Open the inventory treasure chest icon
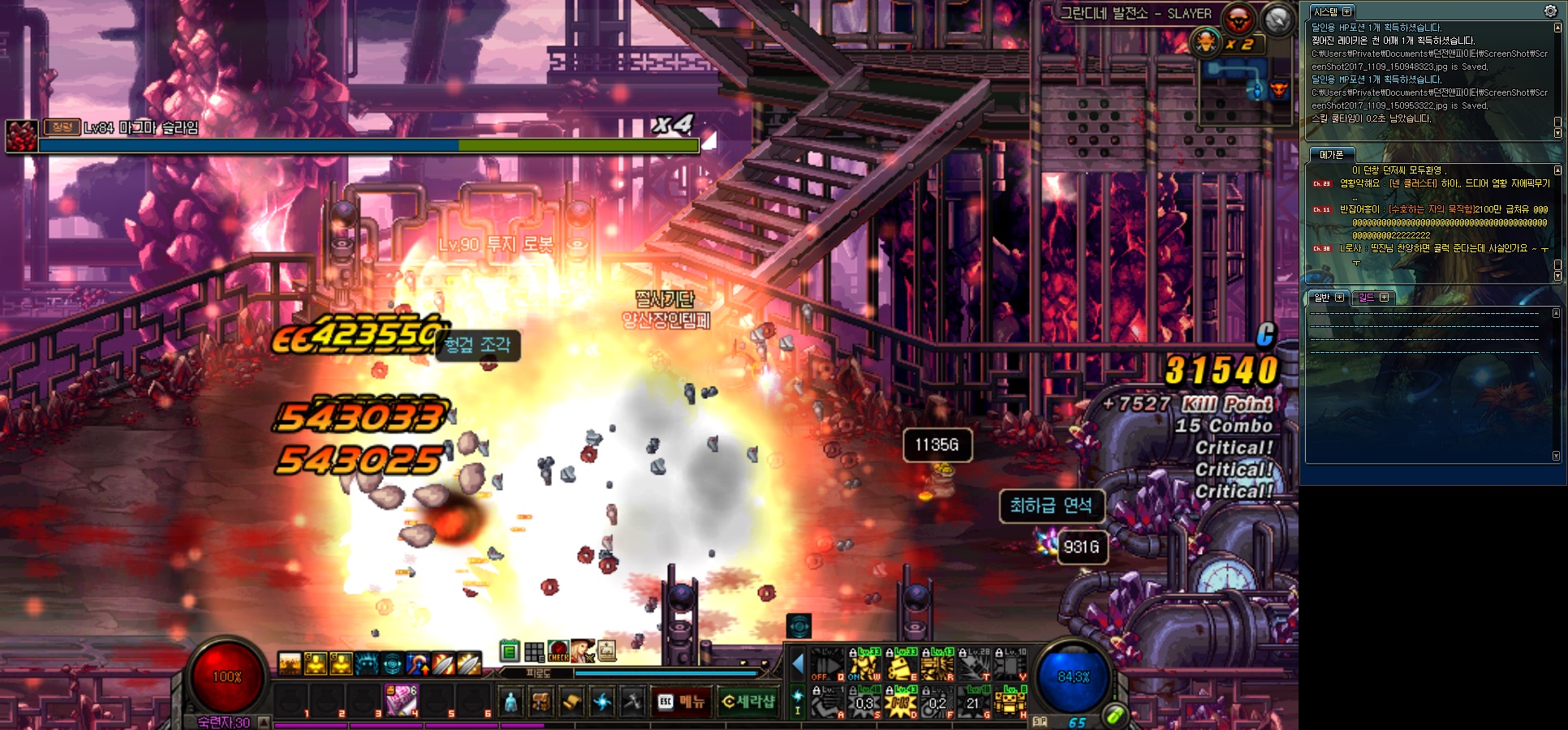 (541, 702)
